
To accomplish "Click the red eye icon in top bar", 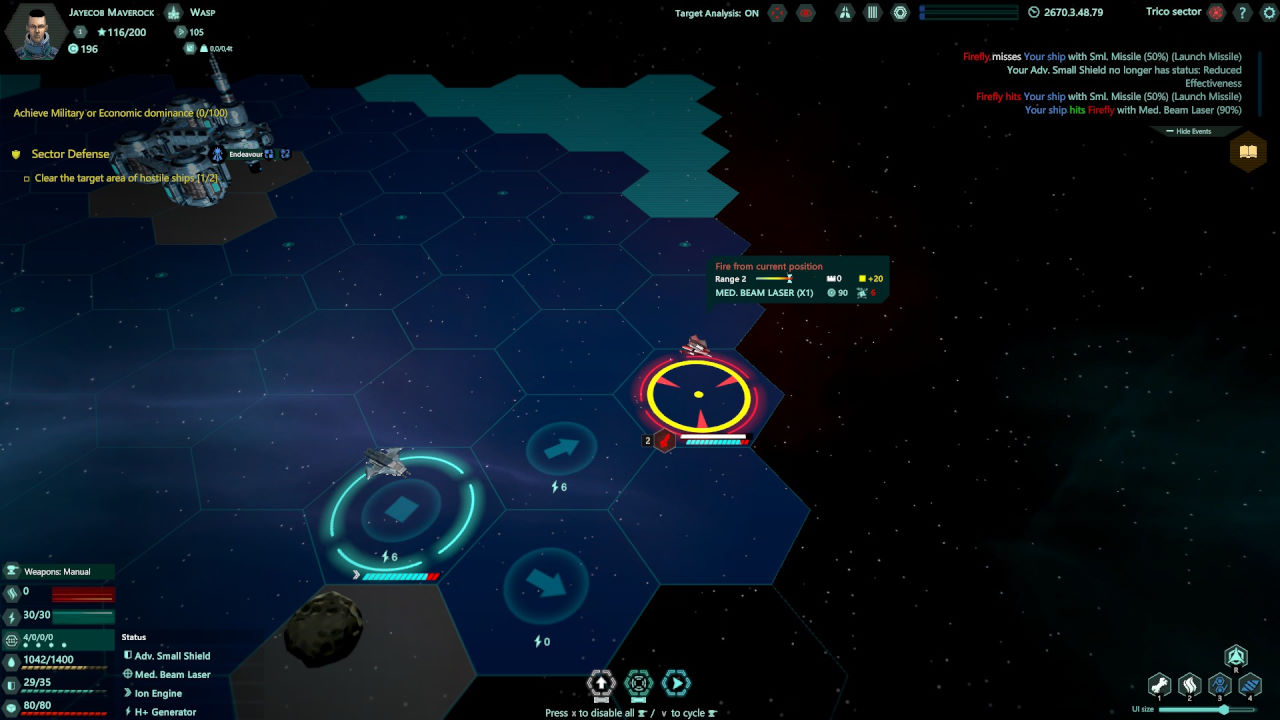I will pyautogui.click(x=805, y=13).
